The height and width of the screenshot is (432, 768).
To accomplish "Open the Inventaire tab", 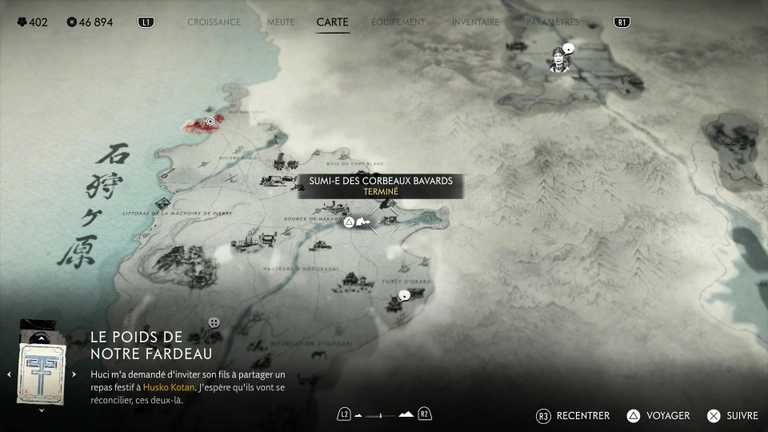I will point(475,21).
